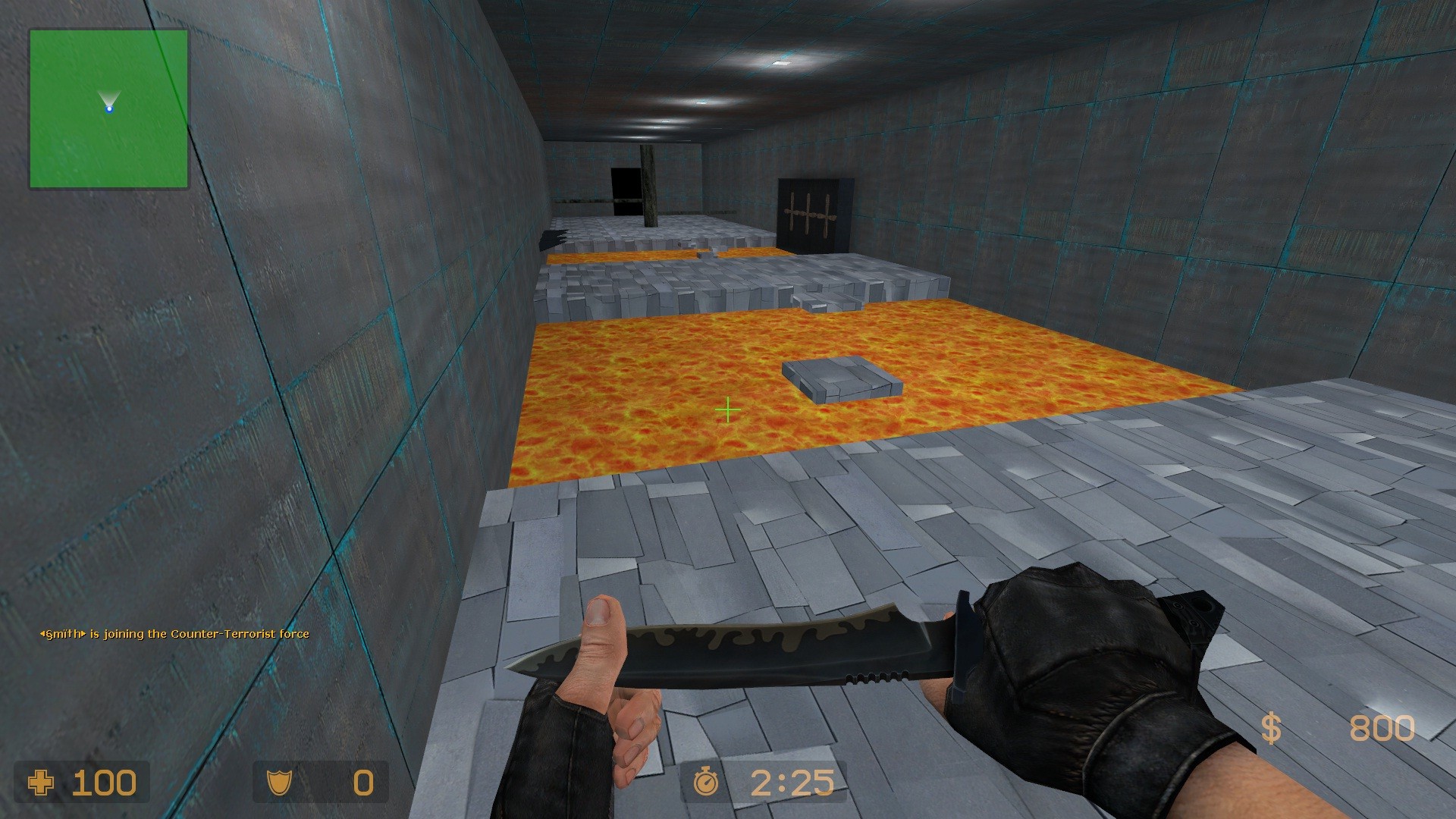The image size is (1456, 819).
Task: Click the stopwatch timer icon
Action: pos(706,781)
